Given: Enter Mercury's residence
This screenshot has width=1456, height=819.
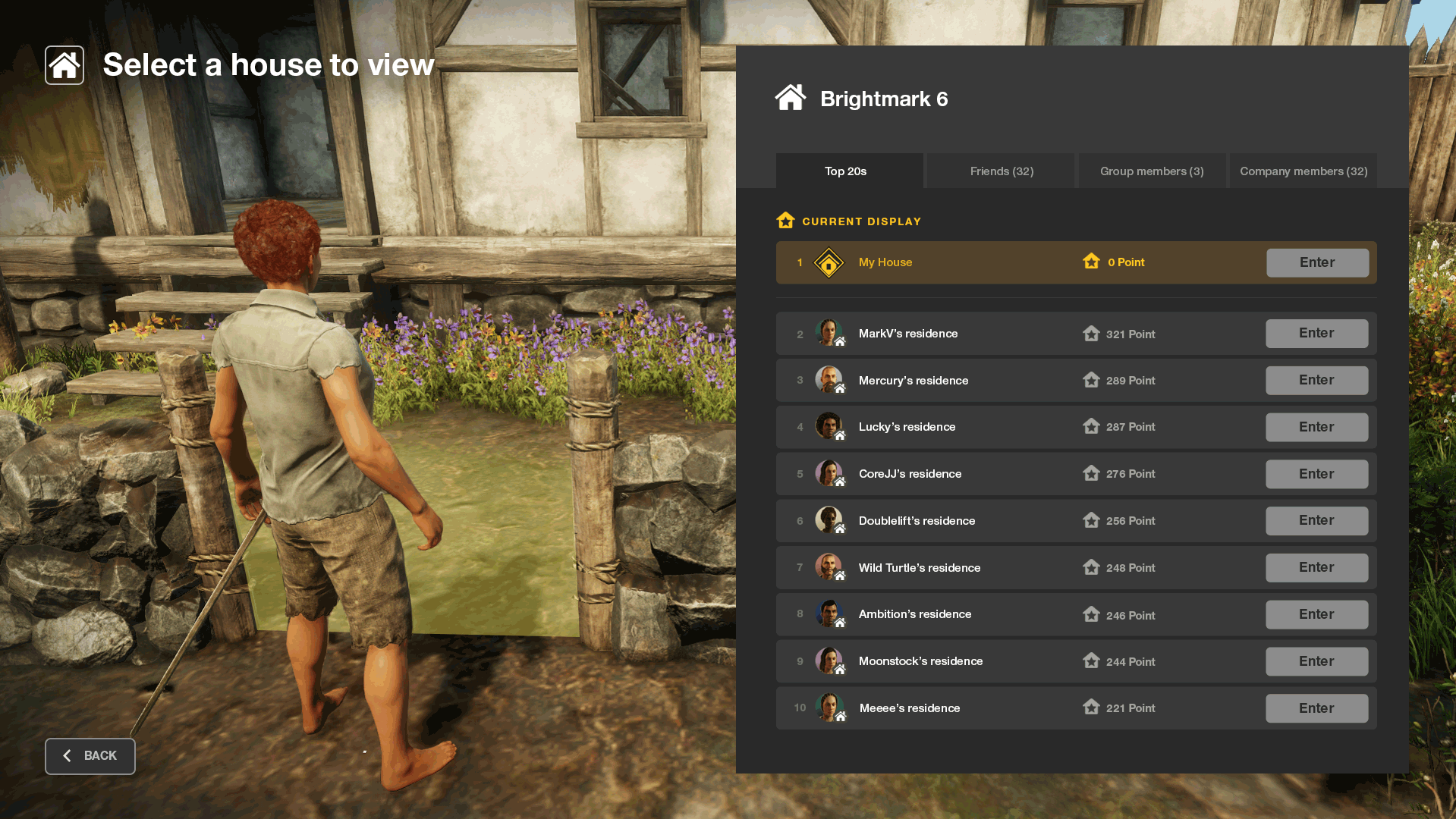Looking at the screenshot, I should [x=1316, y=381].
